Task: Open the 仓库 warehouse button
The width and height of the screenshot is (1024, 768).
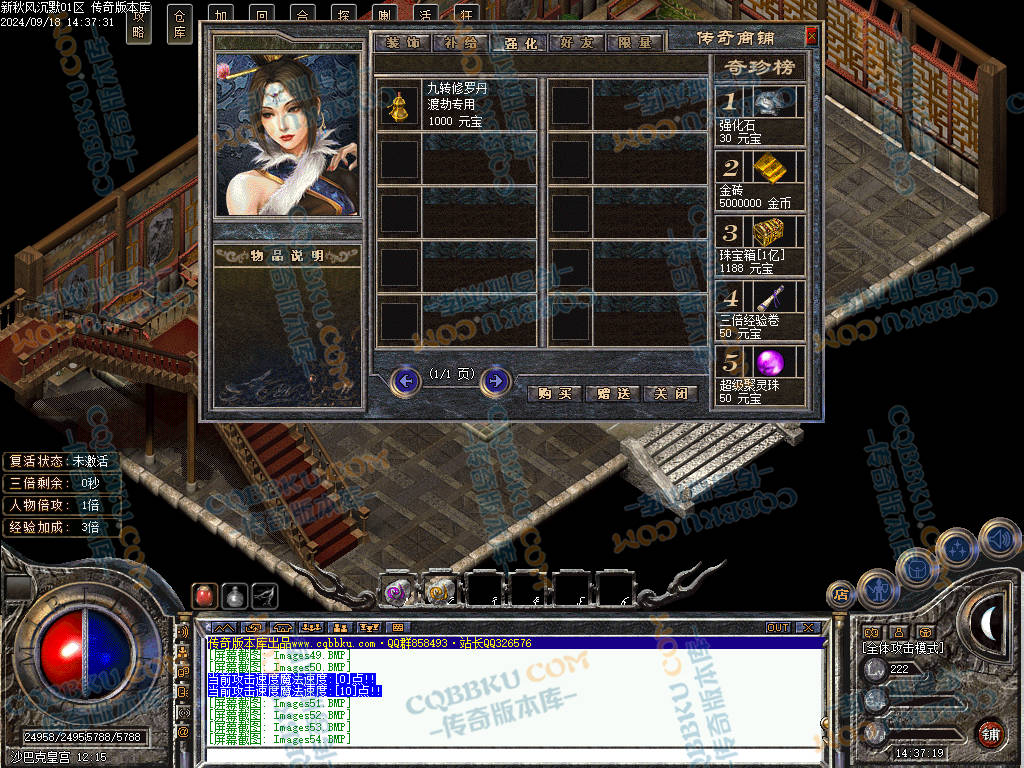Action: [179, 22]
